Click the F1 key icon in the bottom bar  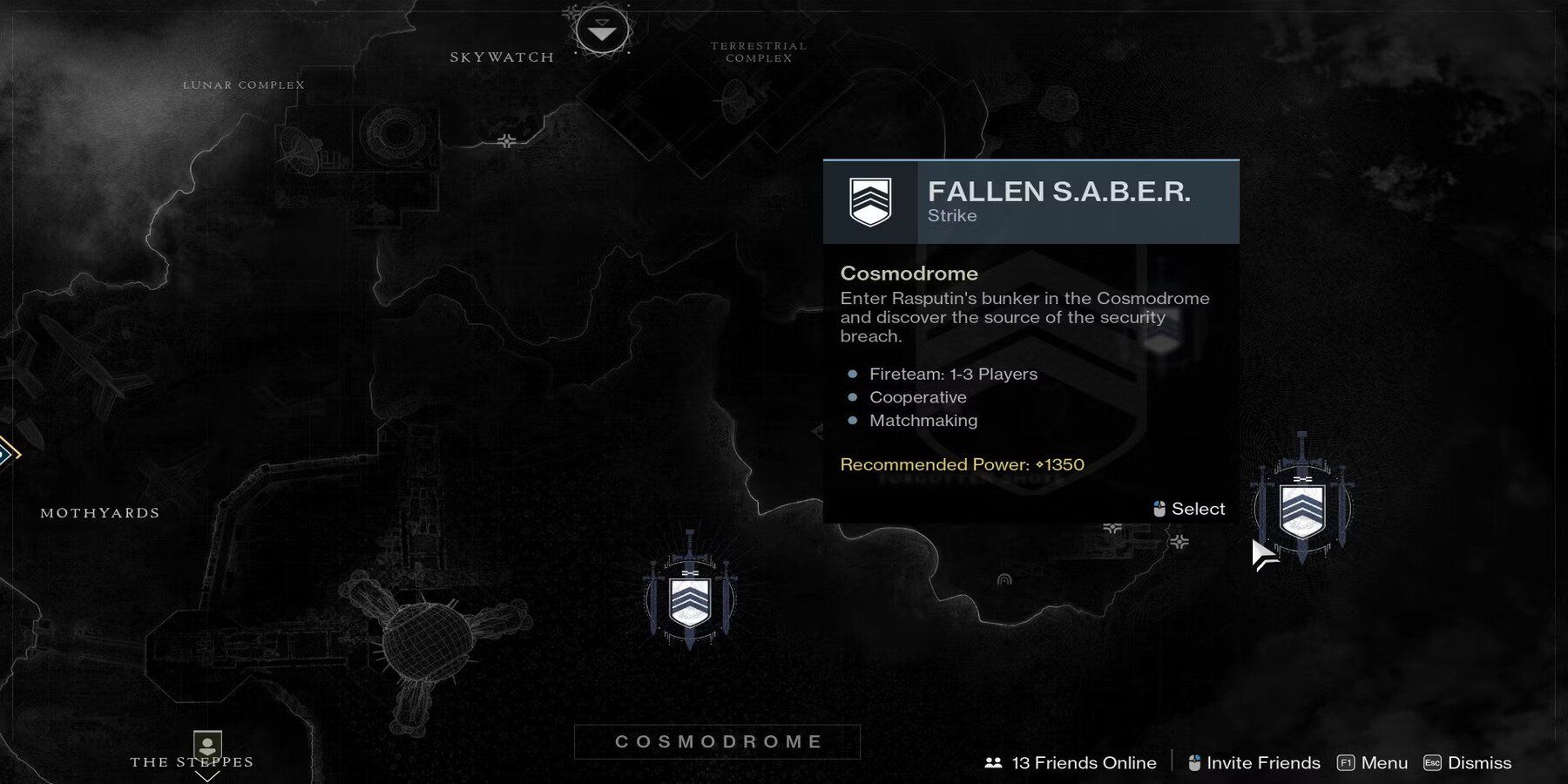(1347, 762)
